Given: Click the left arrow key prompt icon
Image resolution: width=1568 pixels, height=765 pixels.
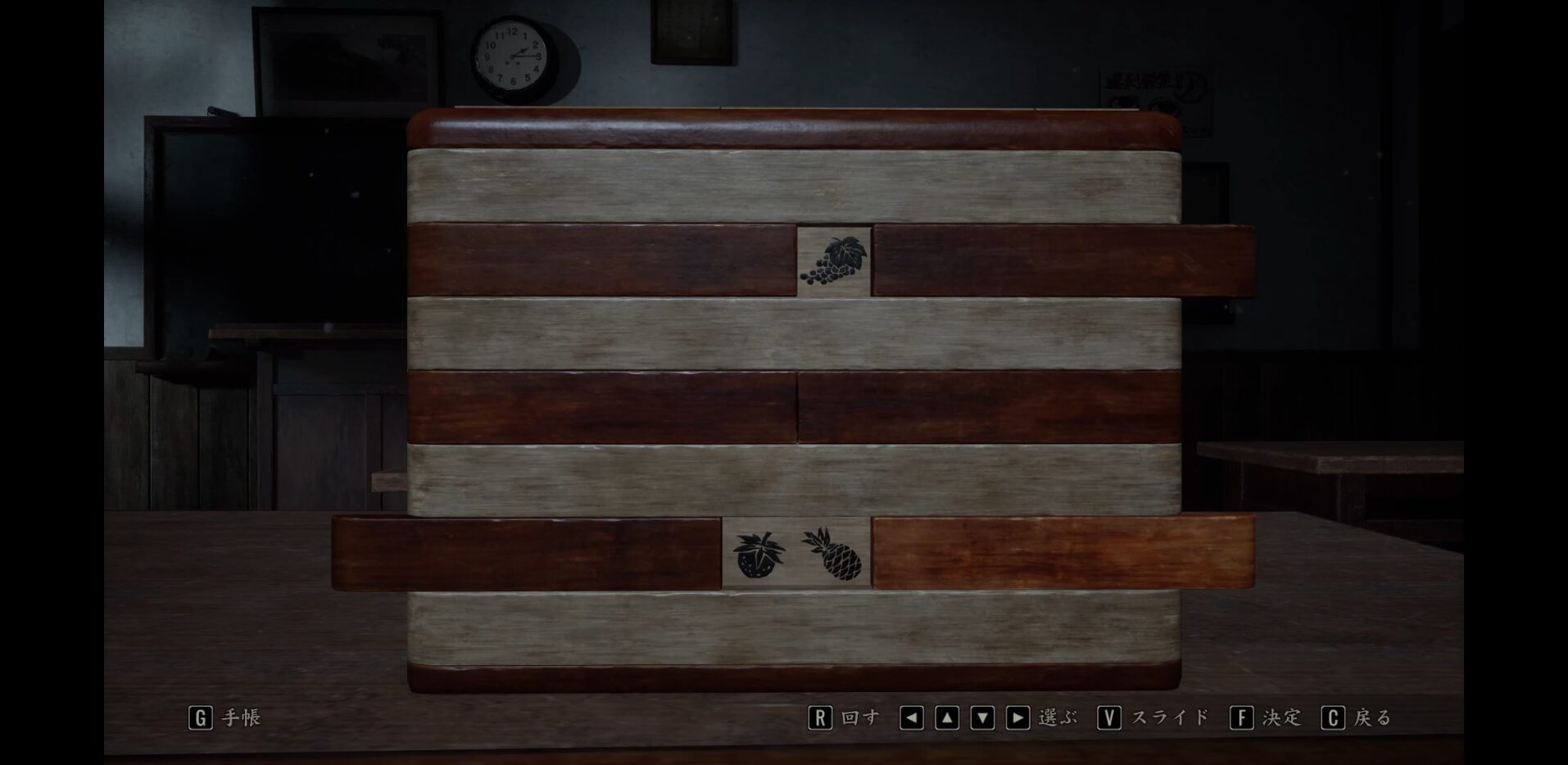Looking at the screenshot, I should tap(913, 718).
